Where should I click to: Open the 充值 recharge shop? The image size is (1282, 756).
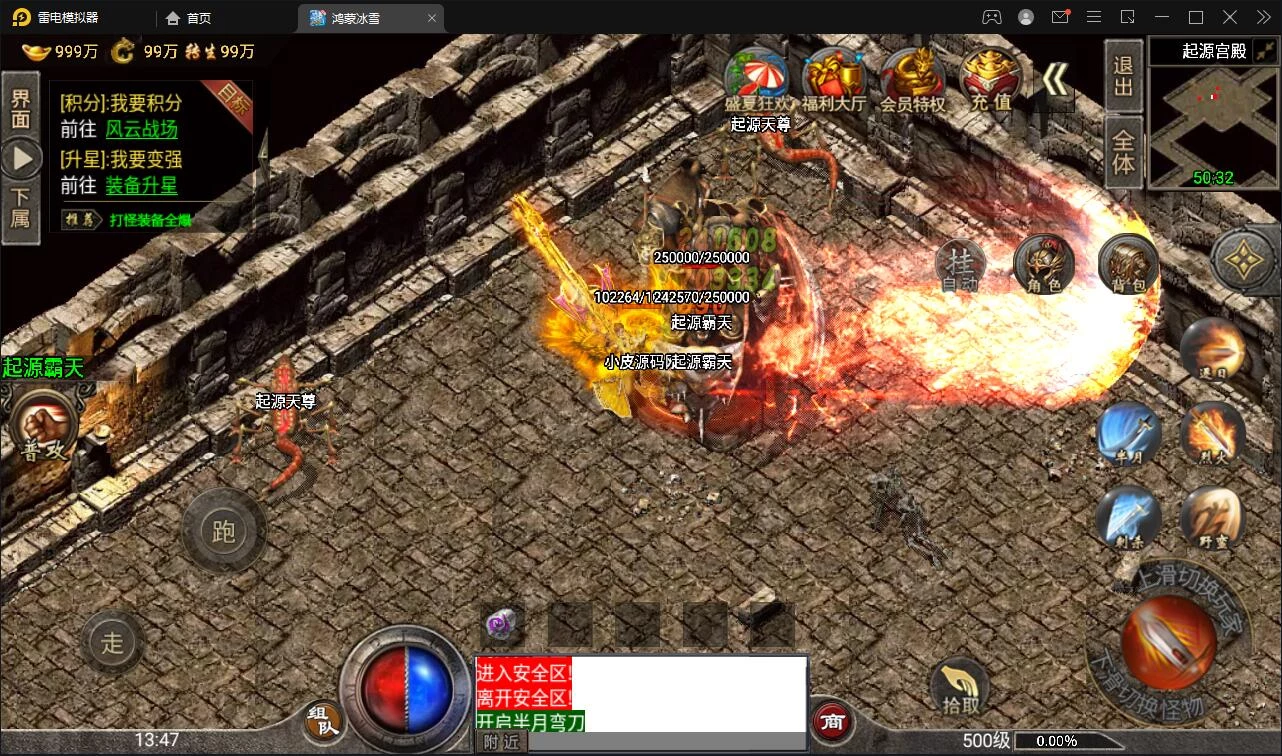tap(990, 78)
